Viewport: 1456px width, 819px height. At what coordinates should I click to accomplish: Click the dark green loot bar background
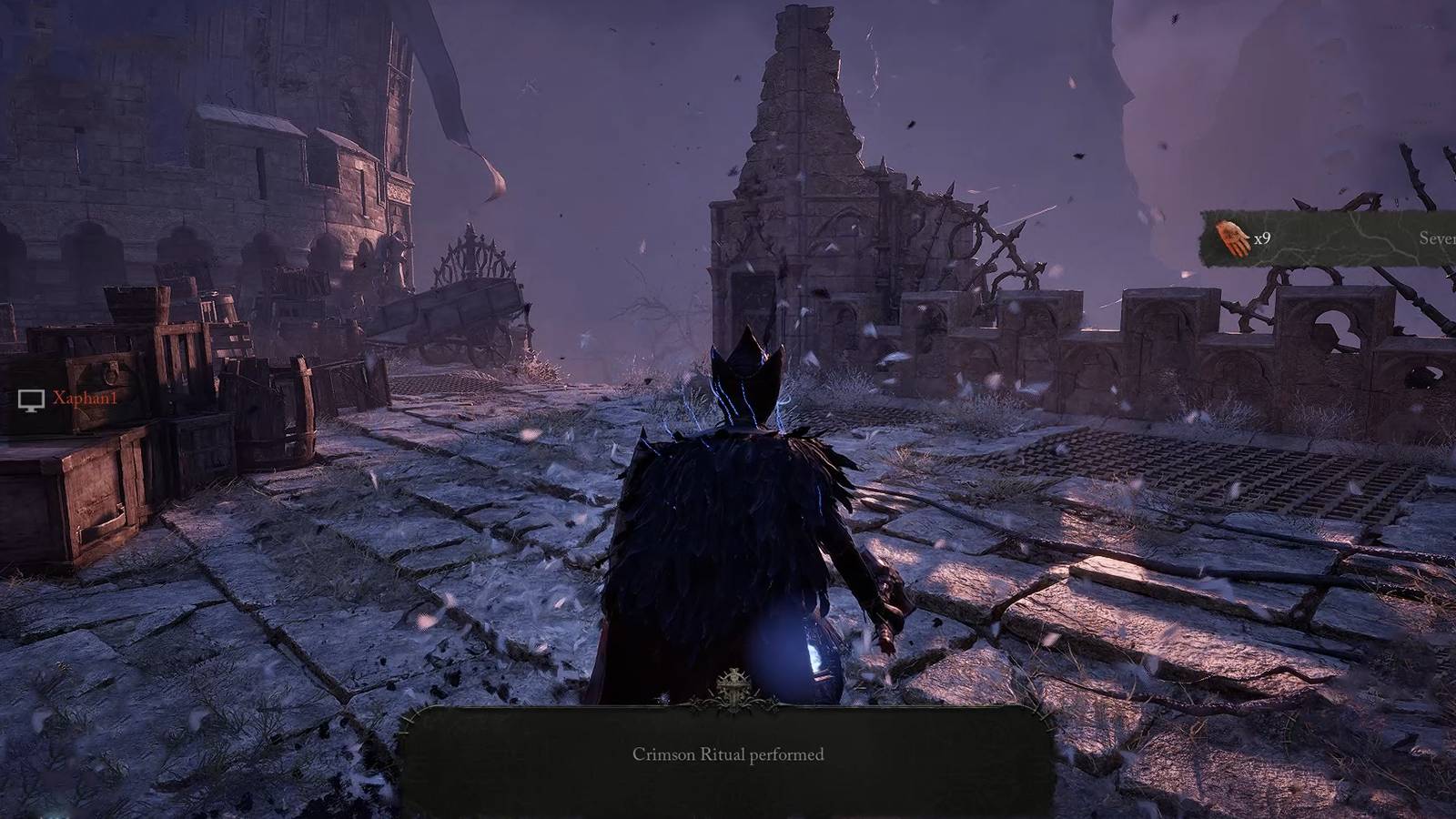1338,238
